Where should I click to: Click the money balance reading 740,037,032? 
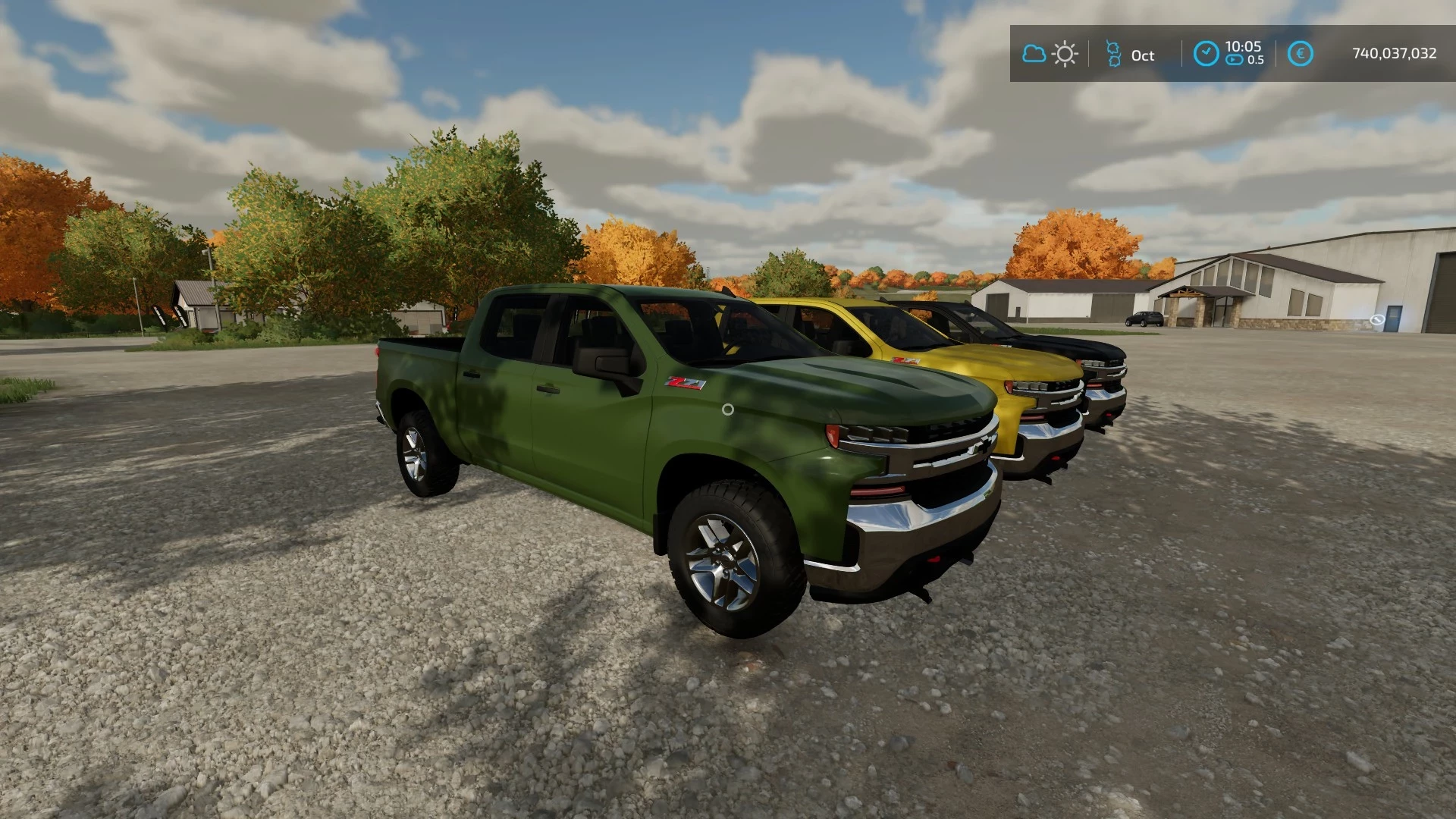(x=1394, y=52)
